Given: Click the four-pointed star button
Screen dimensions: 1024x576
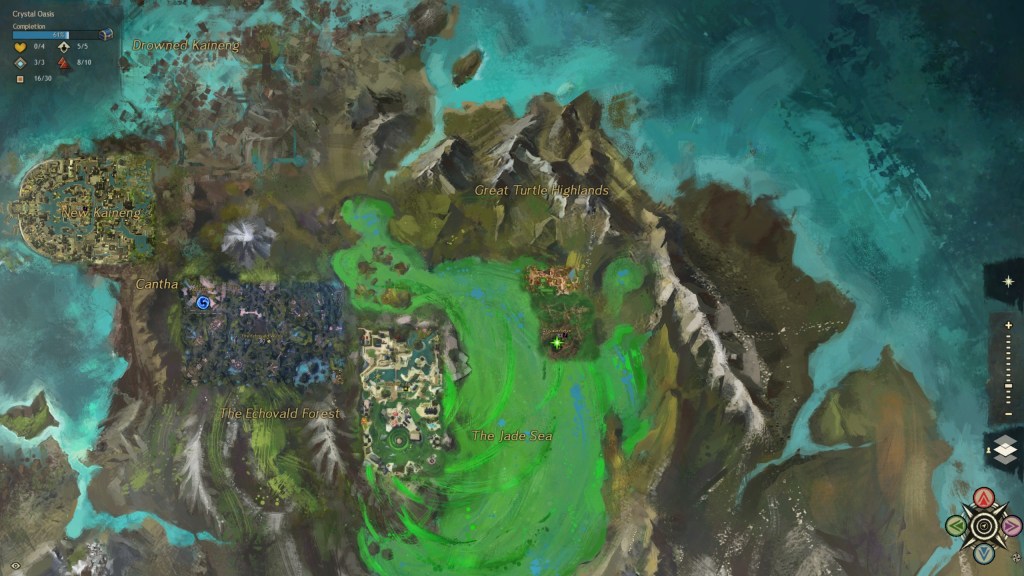Looking at the screenshot, I should (1008, 281).
